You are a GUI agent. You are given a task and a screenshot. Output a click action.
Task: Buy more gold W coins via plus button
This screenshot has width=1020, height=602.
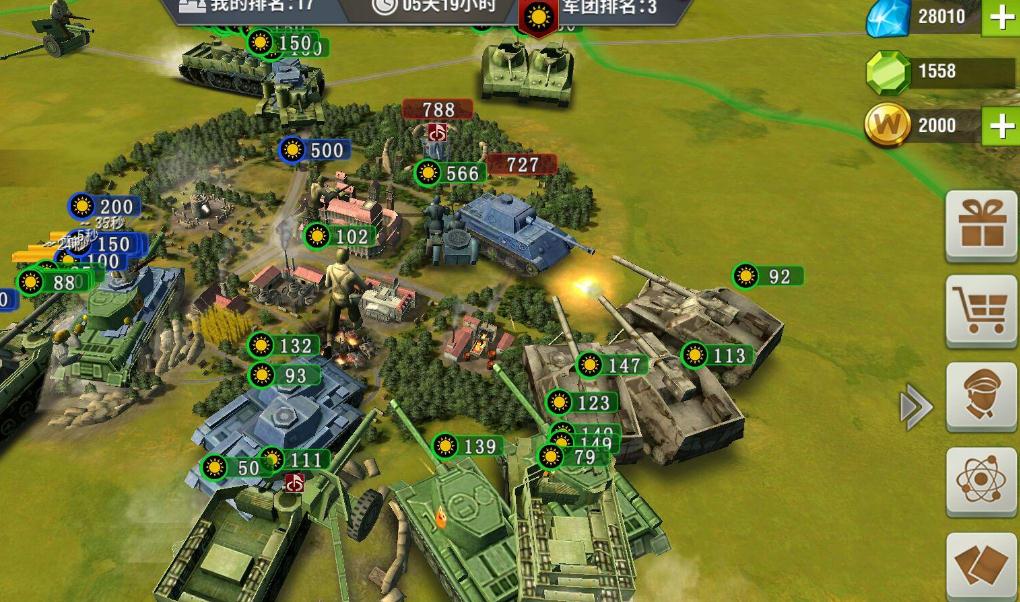coord(1000,125)
